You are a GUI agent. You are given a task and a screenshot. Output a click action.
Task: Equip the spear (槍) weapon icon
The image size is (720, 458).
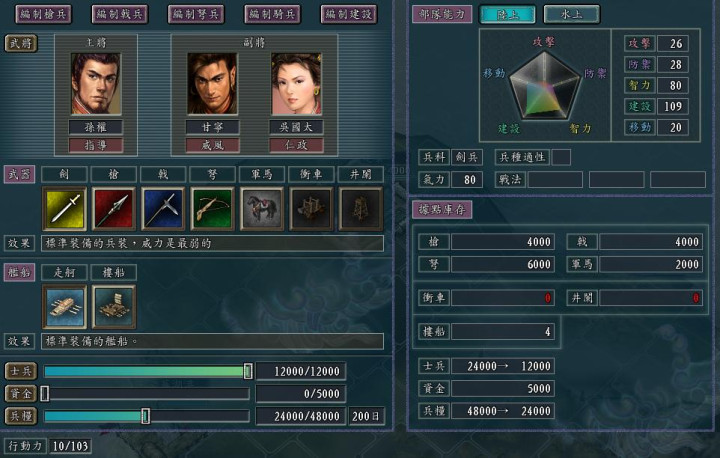[x=114, y=209]
